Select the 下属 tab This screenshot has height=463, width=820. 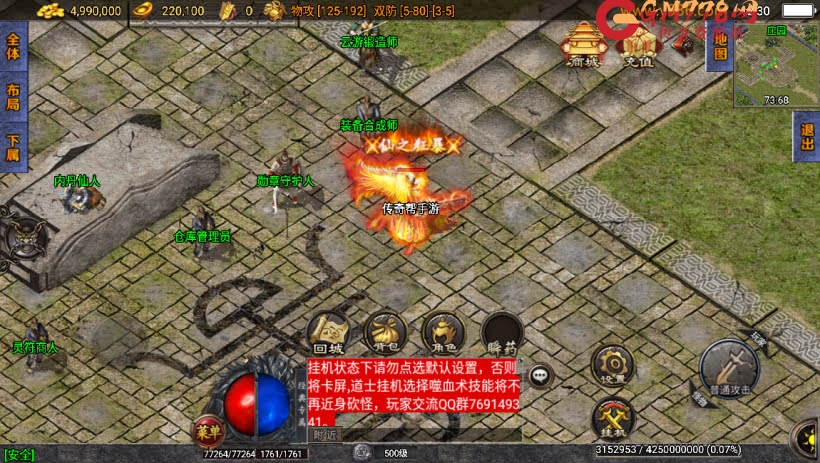coord(12,146)
